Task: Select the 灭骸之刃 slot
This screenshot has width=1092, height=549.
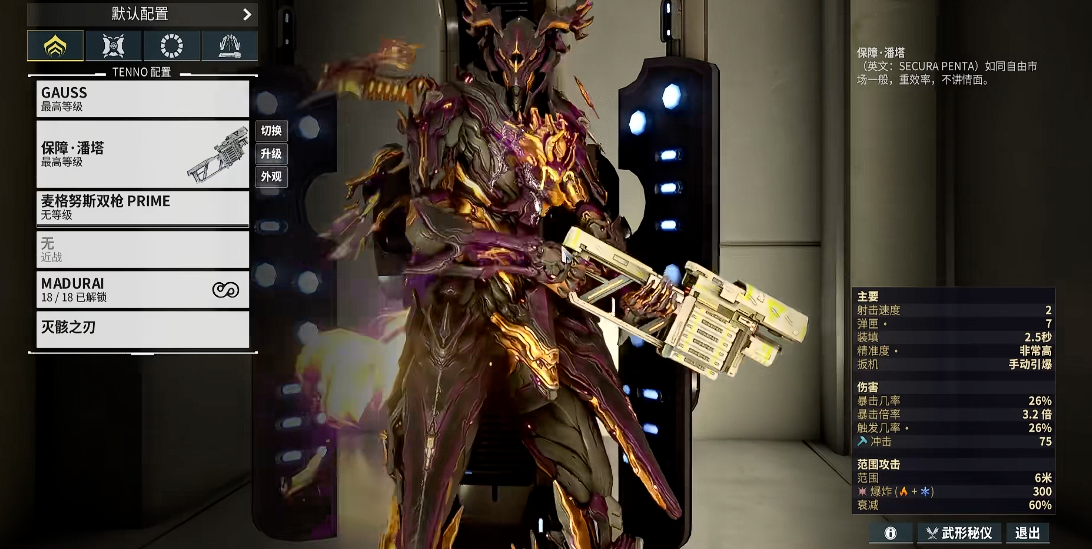Action: [142, 328]
